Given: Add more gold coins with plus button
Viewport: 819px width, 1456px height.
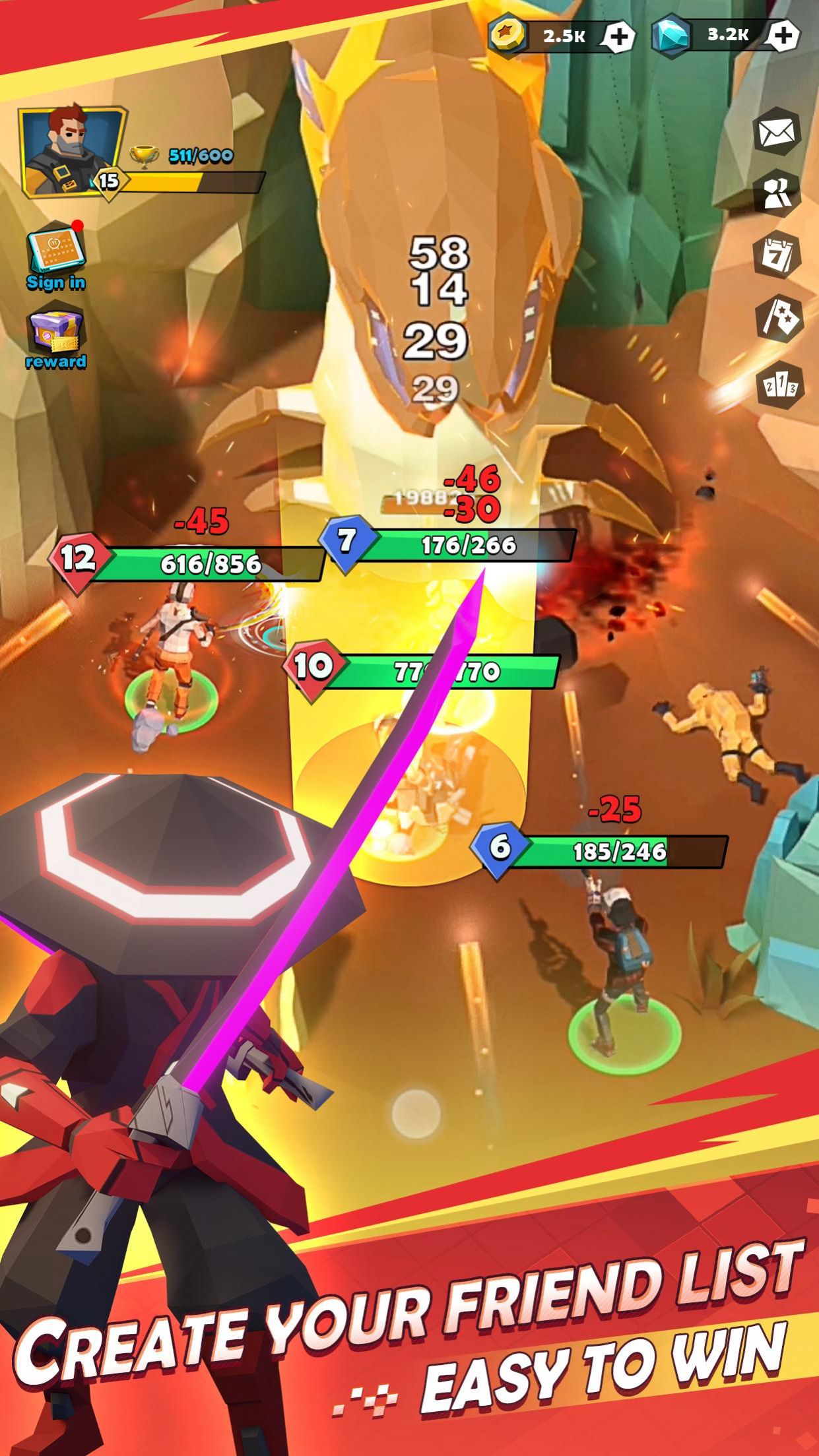Looking at the screenshot, I should 618,37.
